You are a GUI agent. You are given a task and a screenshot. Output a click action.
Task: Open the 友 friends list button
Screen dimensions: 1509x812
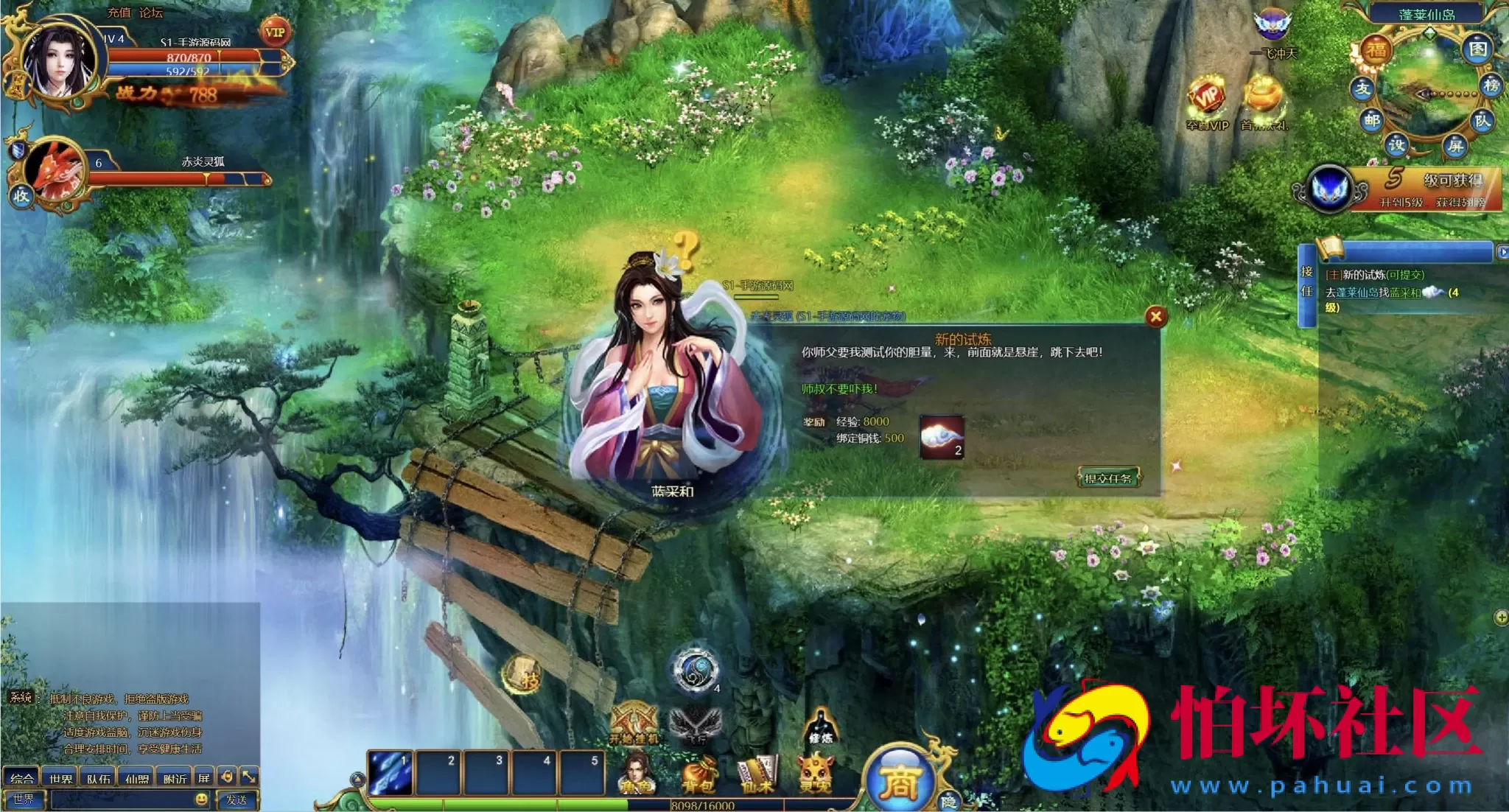1362,88
